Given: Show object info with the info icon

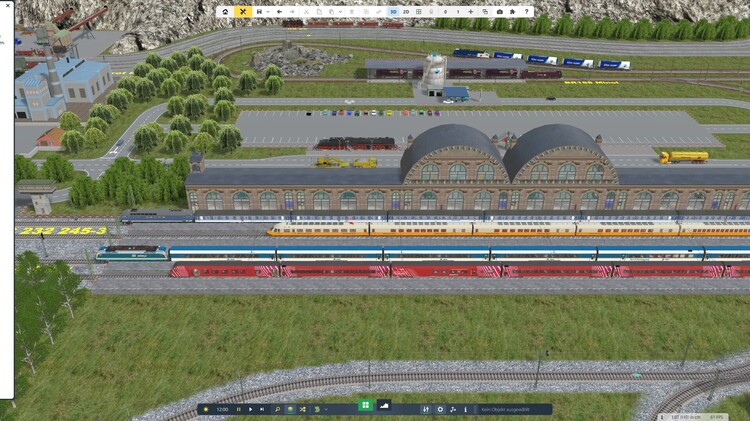Looking at the screenshot, I should [x=465, y=409].
